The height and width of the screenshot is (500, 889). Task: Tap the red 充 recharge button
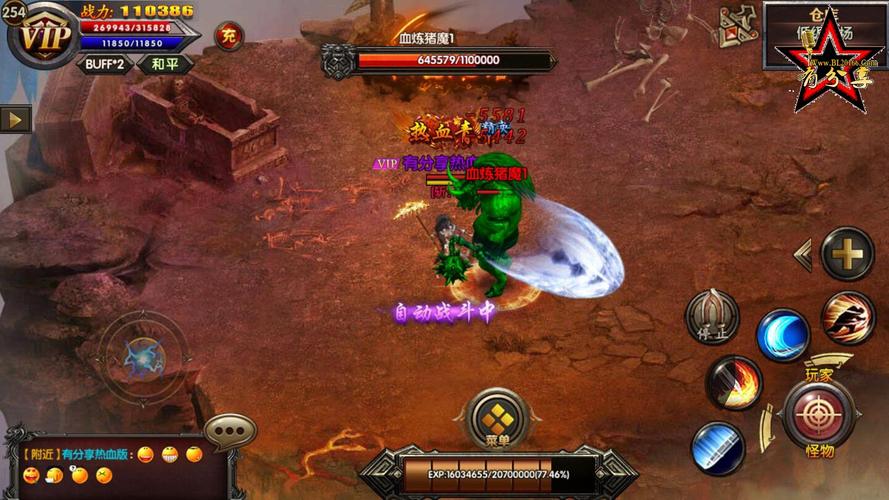click(229, 36)
